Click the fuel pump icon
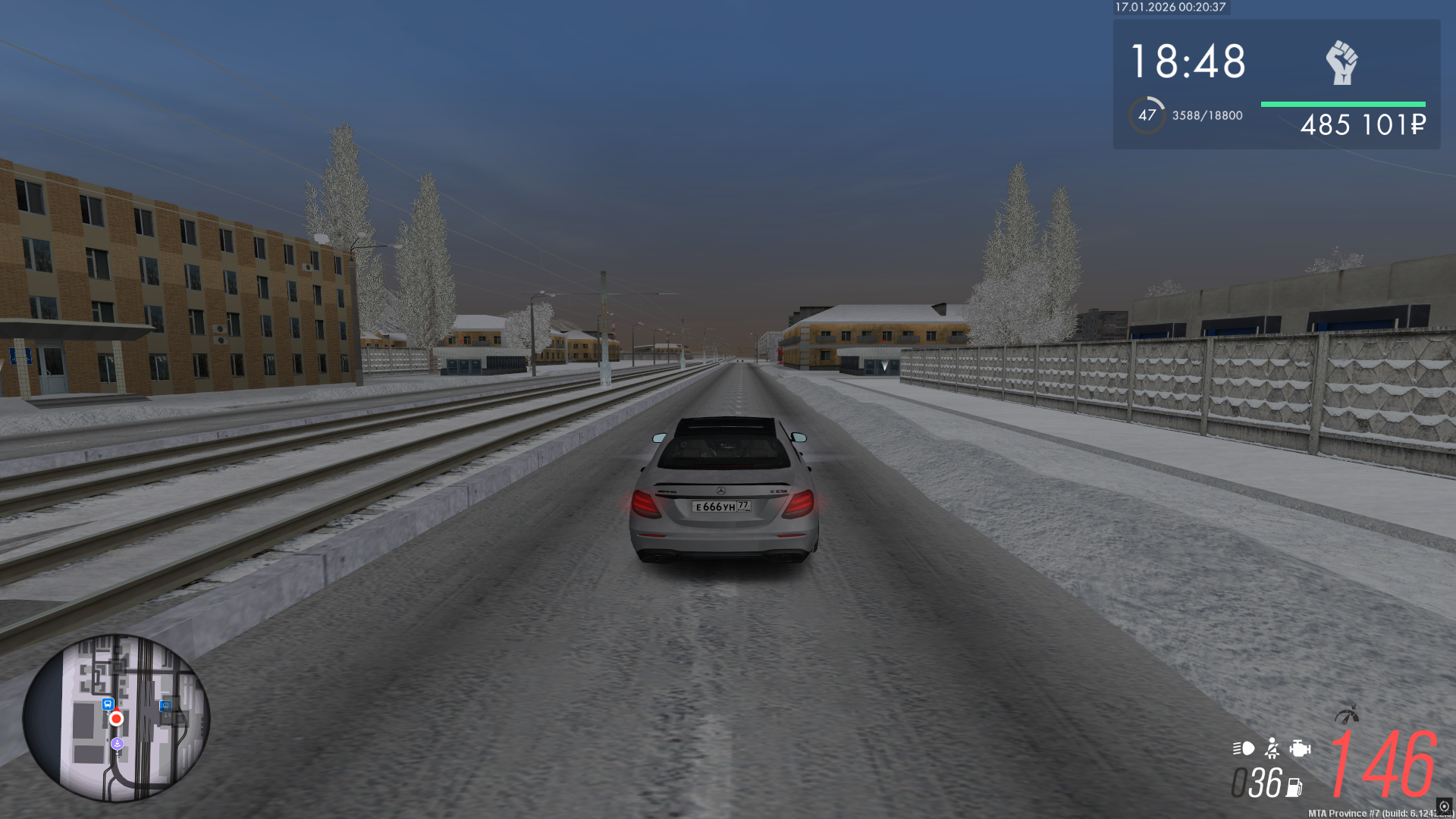 click(x=1294, y=788)
